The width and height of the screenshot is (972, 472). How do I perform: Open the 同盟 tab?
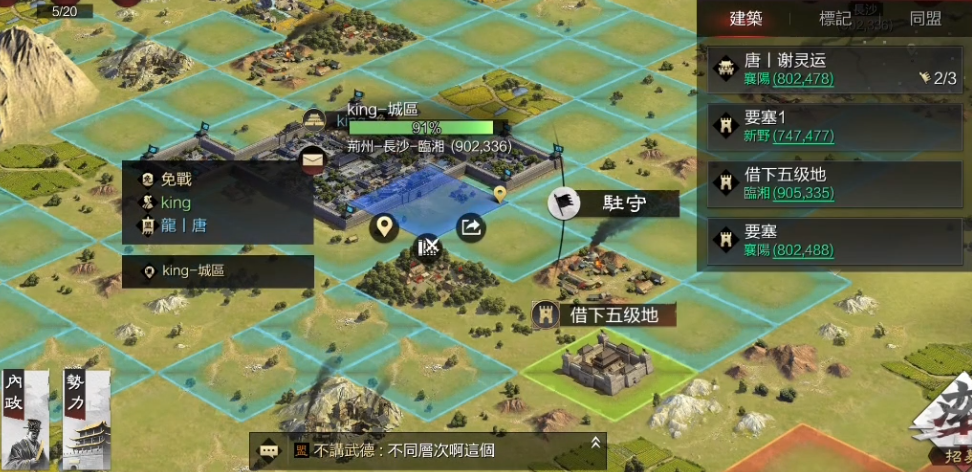click(x=925, y=18)
